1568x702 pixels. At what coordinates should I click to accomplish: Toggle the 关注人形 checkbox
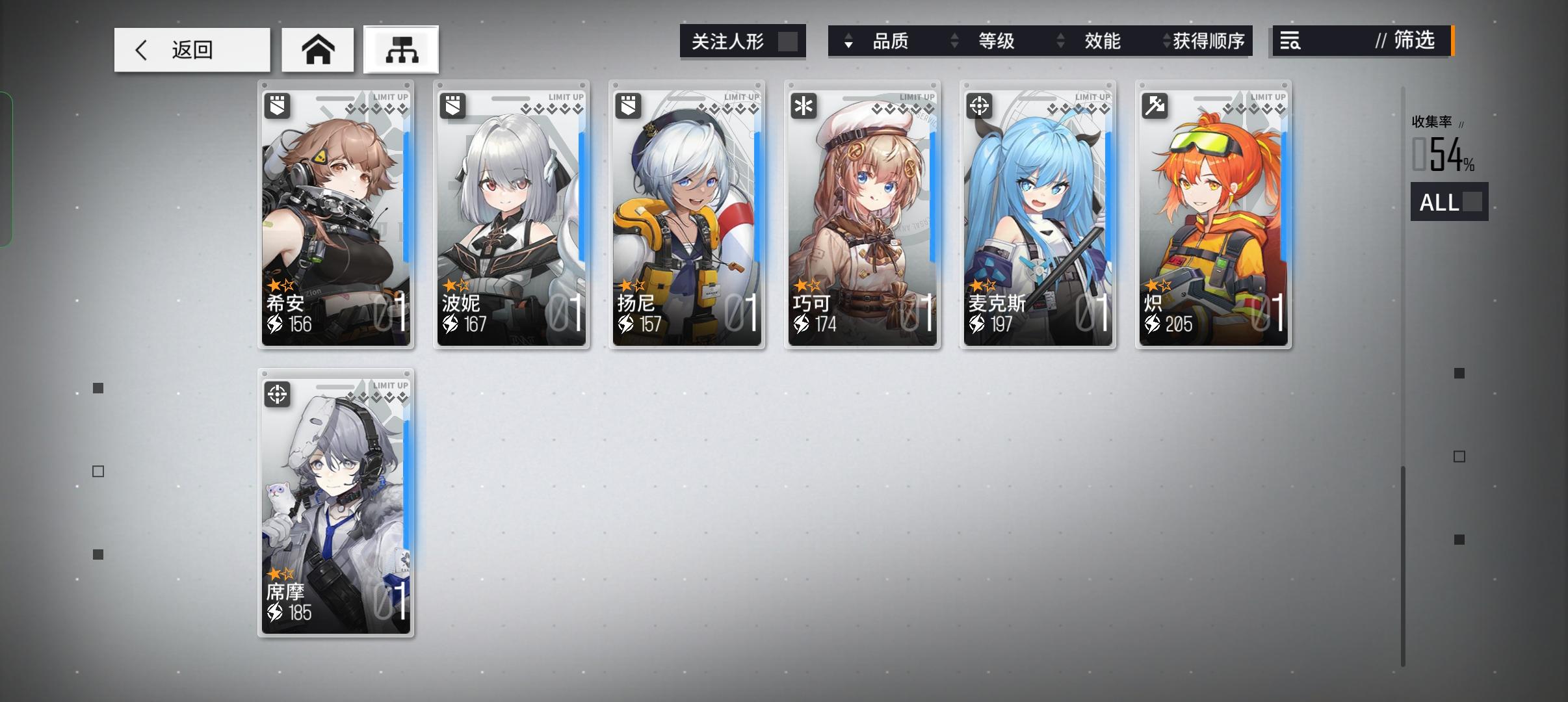click(791, 40)
